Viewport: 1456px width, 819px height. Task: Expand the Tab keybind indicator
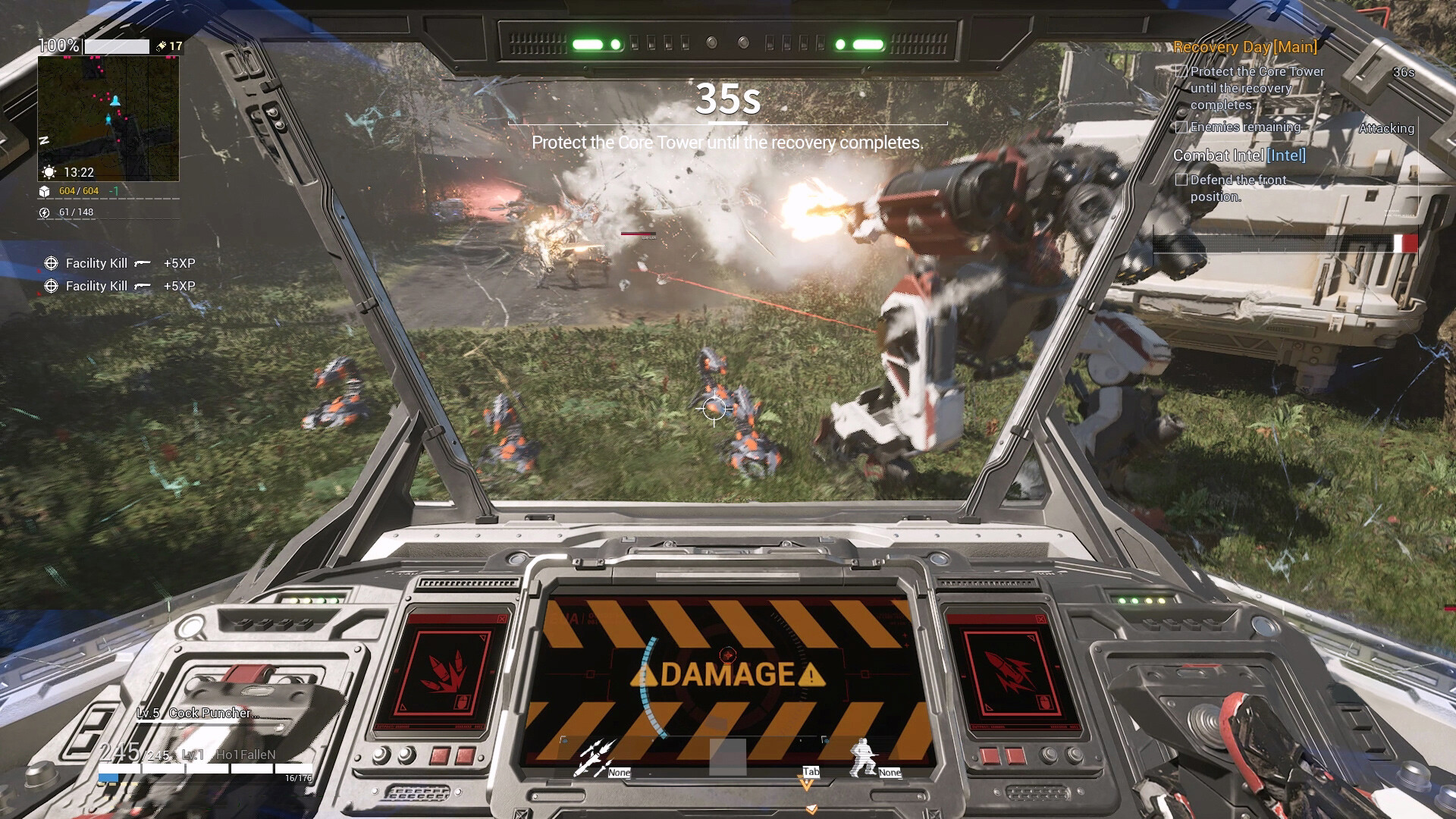pyautogui.click(x=810, y=771)
